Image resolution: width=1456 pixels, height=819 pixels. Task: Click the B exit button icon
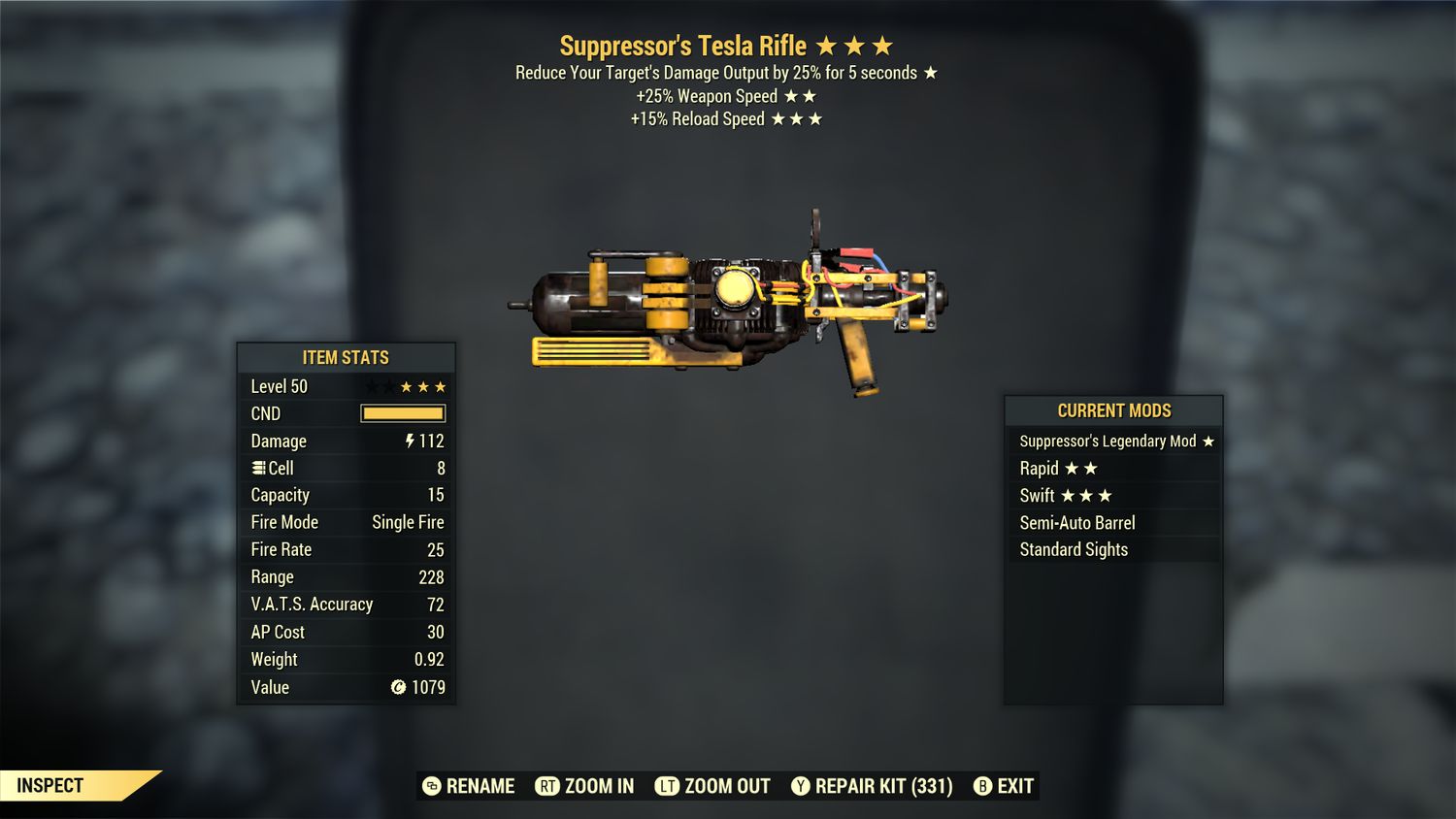[x=983, y=786]
